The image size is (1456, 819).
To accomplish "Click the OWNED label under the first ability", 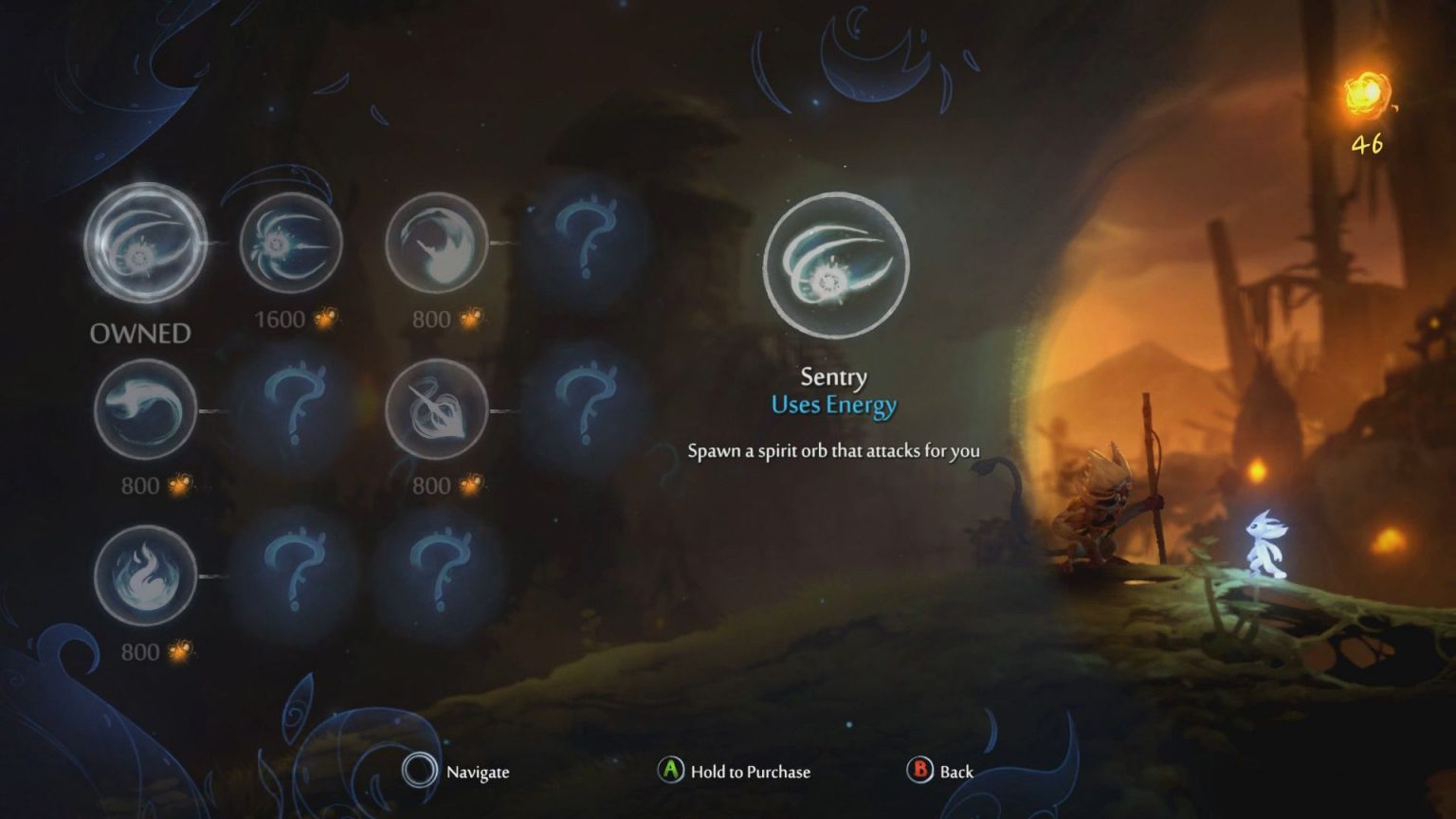I will click(140, 333).
